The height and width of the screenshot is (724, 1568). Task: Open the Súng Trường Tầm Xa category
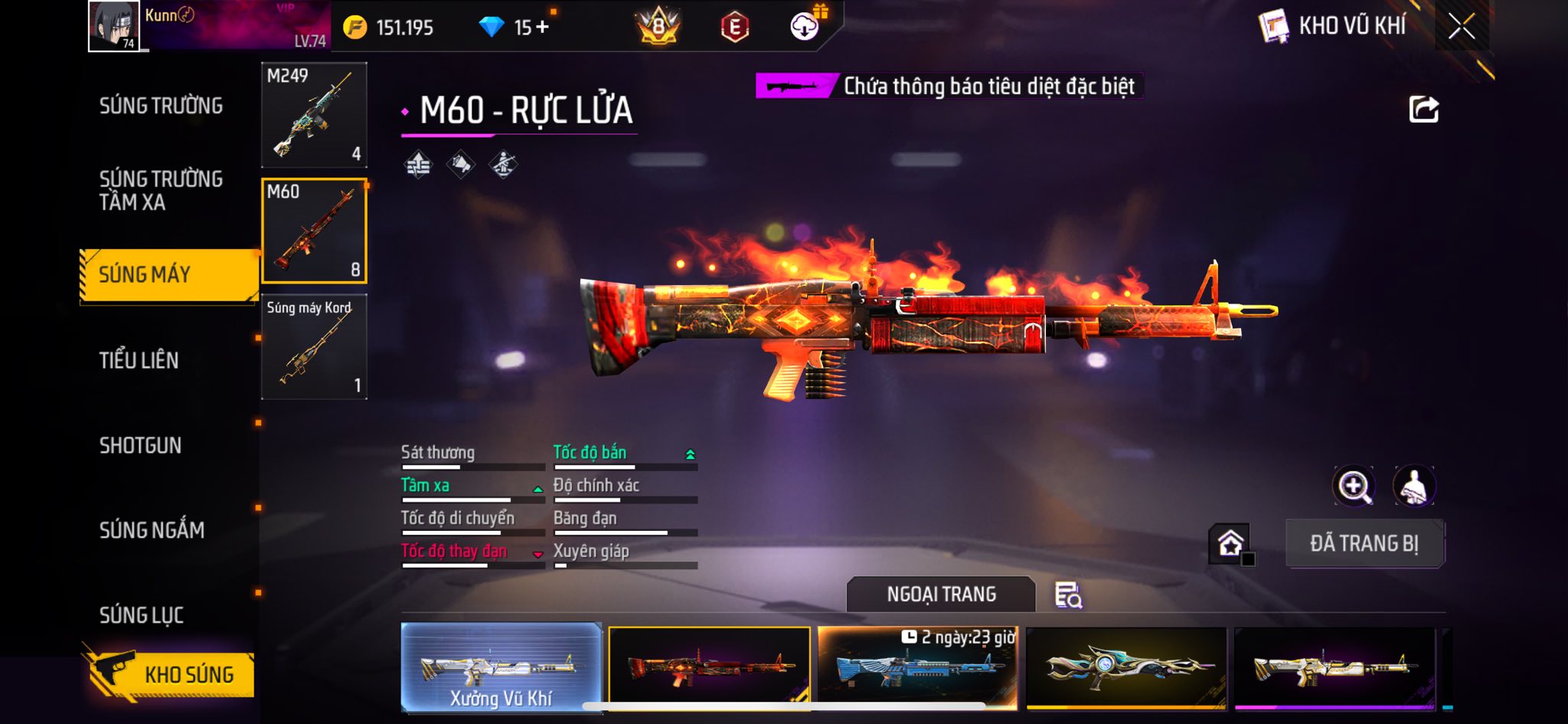click(x=161, y=190)
